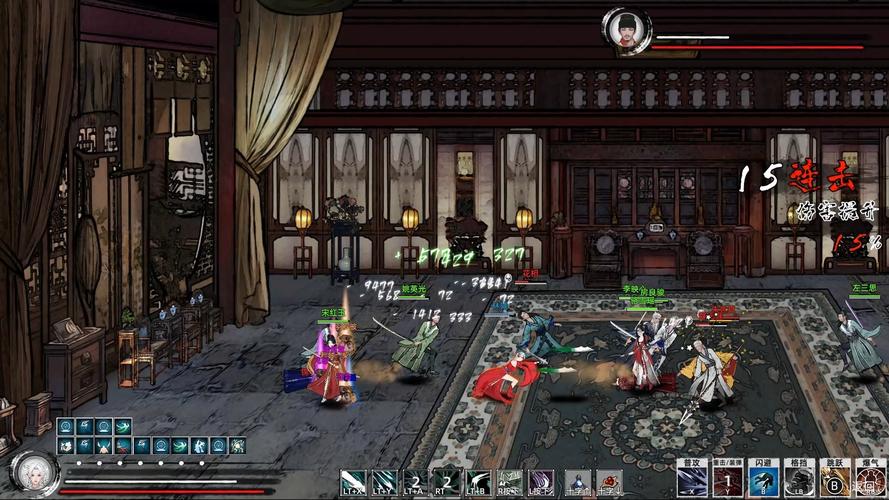Select the 闪避 dodge action
This screenshot has height=500, width=889.
pos(762,481)
